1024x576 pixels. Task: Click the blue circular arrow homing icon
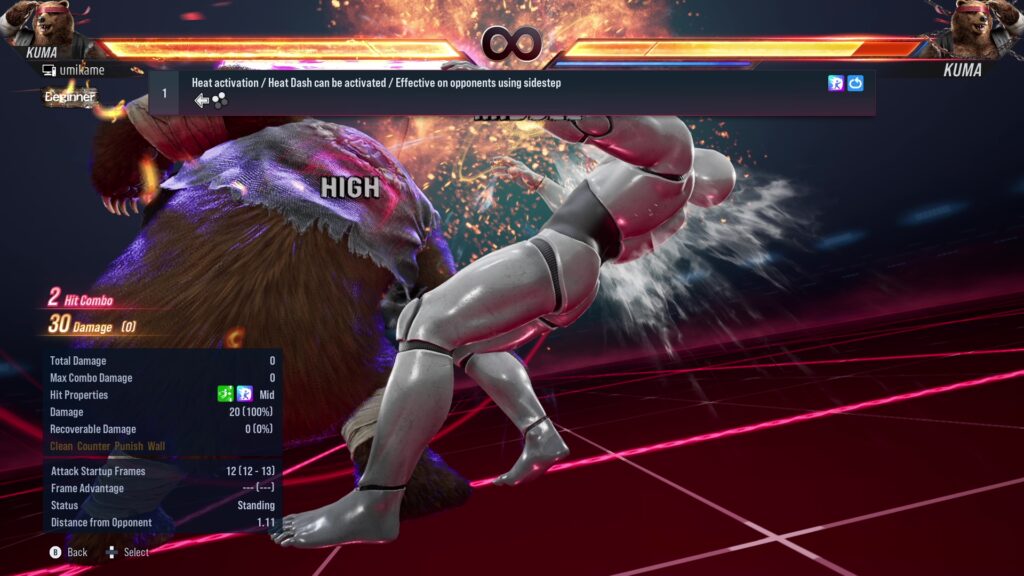[856, 84]
